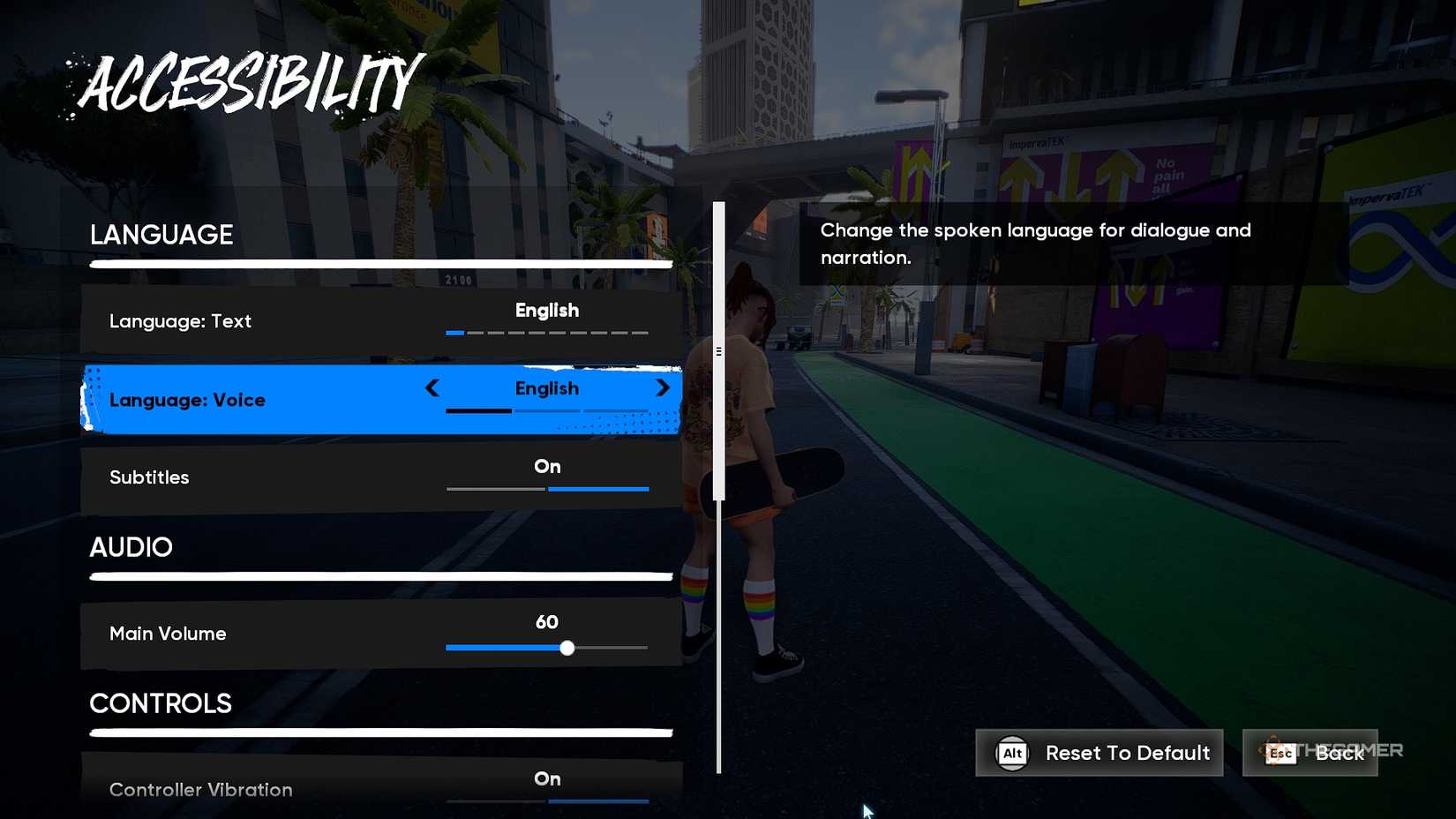Click the settings list scrollbar
Image resolution: width=1456 pixels, height=819 pixels.
[719, 351]
